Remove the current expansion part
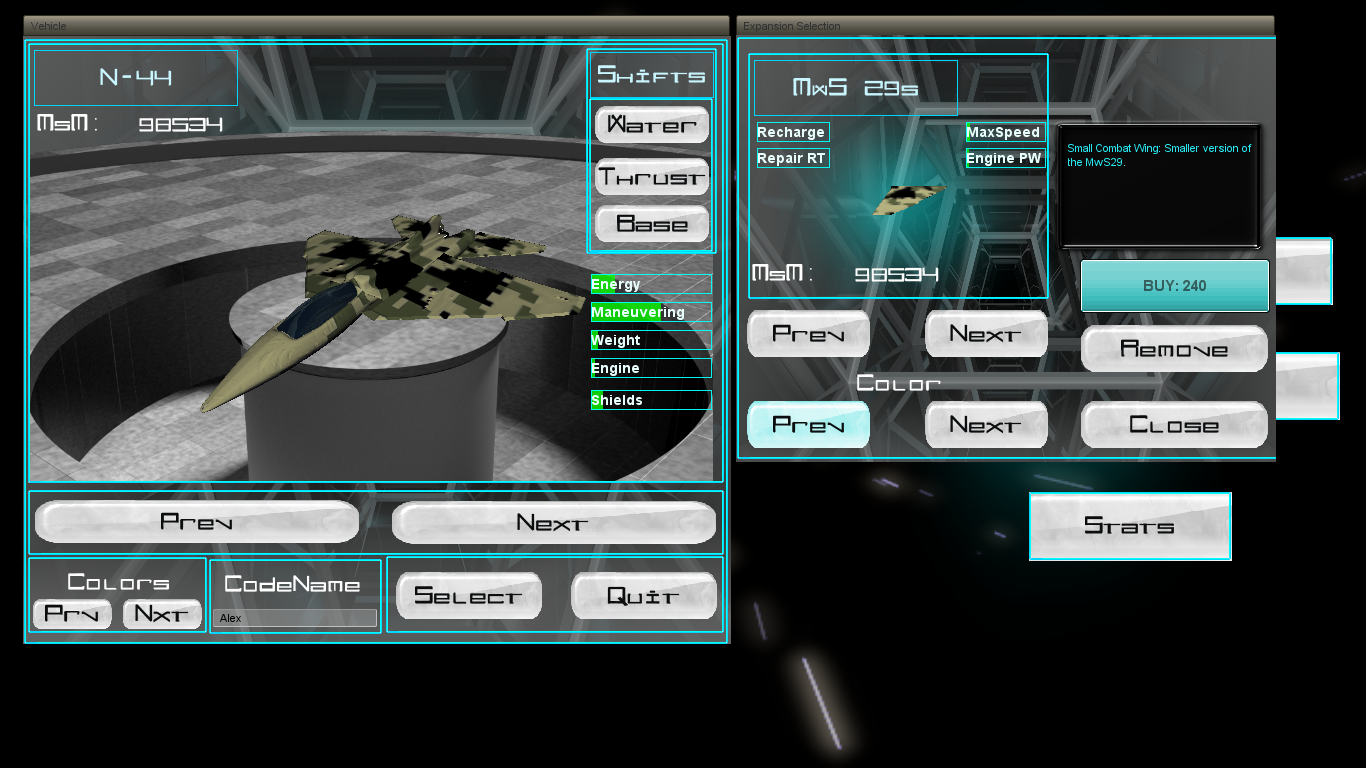Screen dimensions: 1366x768 tap(1174, 349)
